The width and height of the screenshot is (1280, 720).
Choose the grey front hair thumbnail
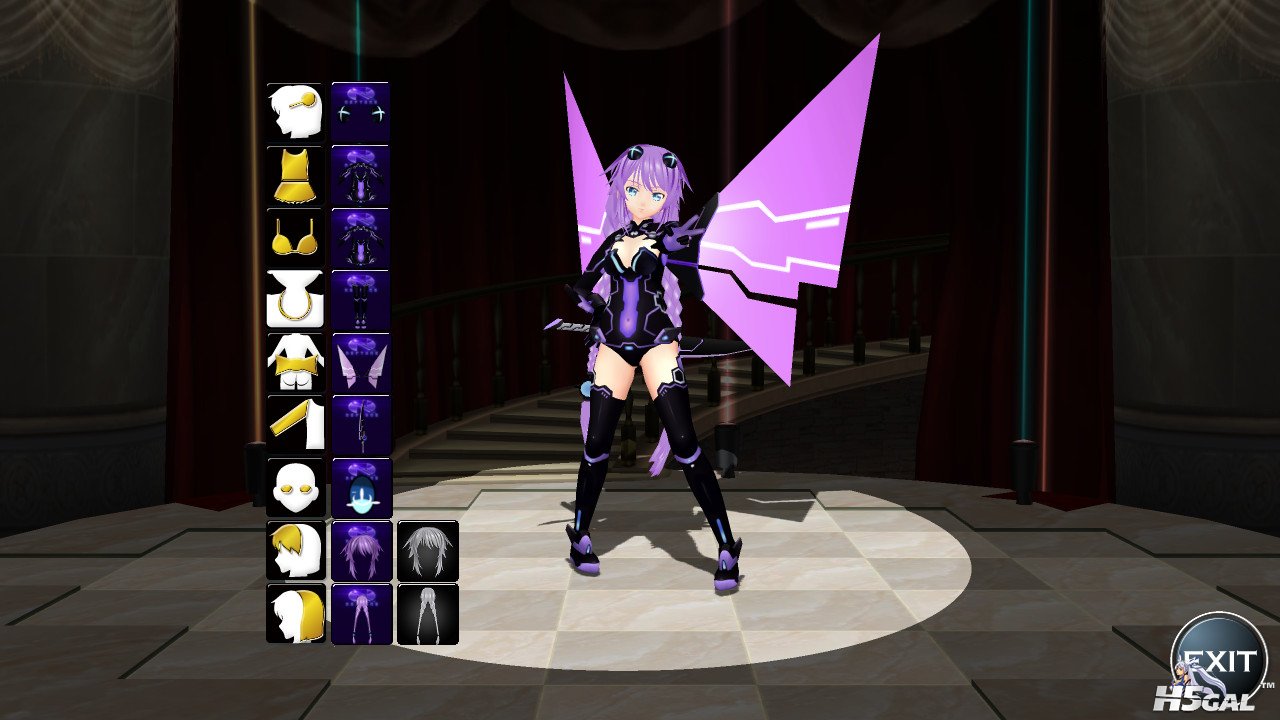[427, 550]
